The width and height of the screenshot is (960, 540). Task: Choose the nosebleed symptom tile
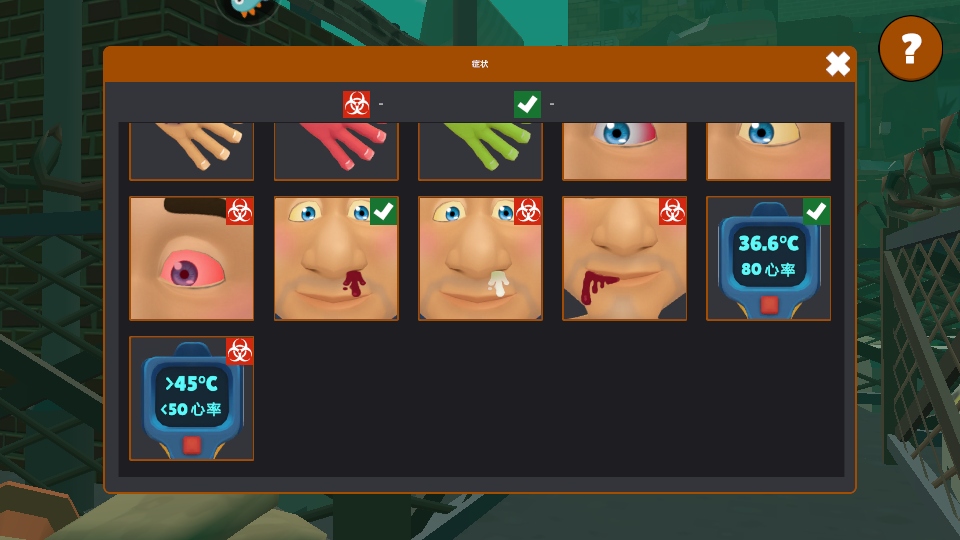[x=336, y=258]
